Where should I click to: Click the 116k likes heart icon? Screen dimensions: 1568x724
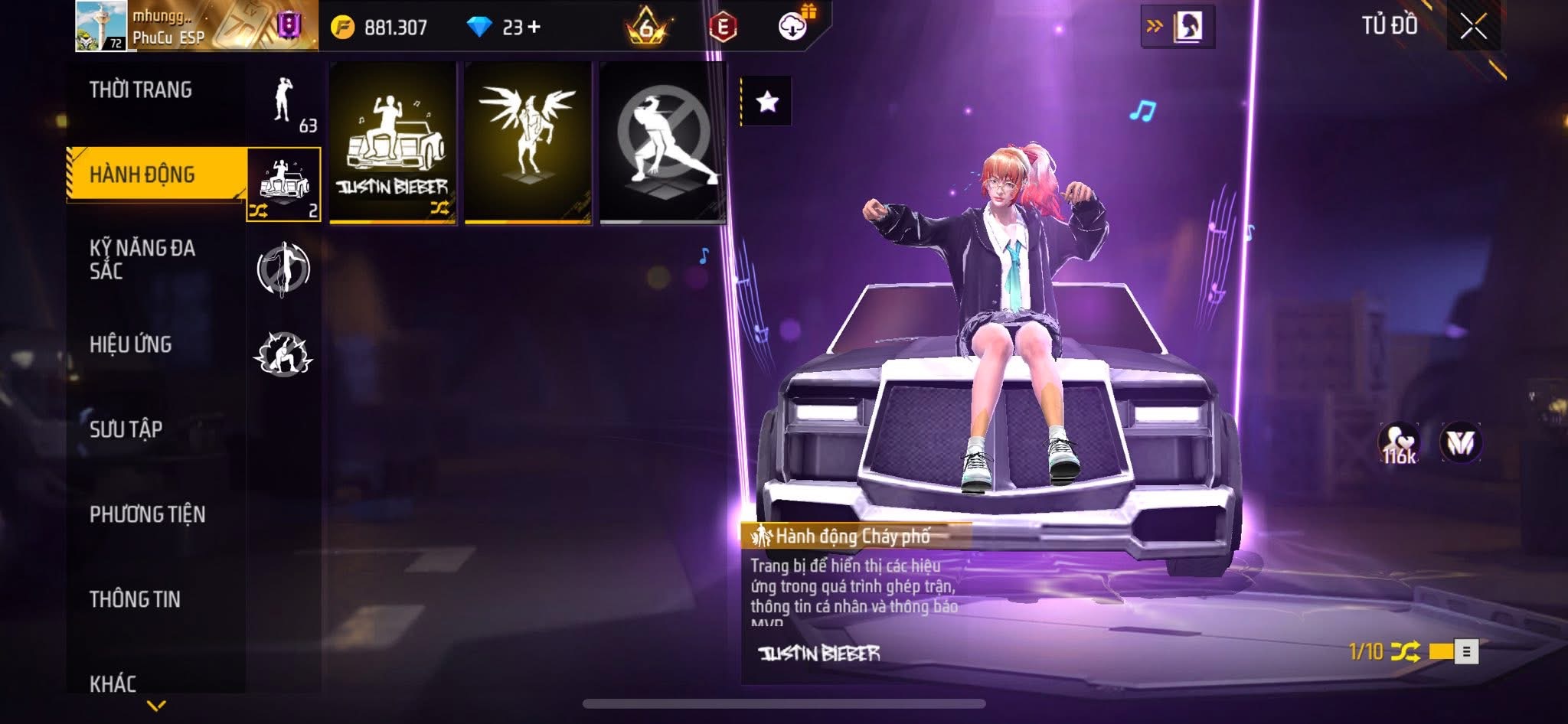pyautogui.click(x=1399, y=443)
